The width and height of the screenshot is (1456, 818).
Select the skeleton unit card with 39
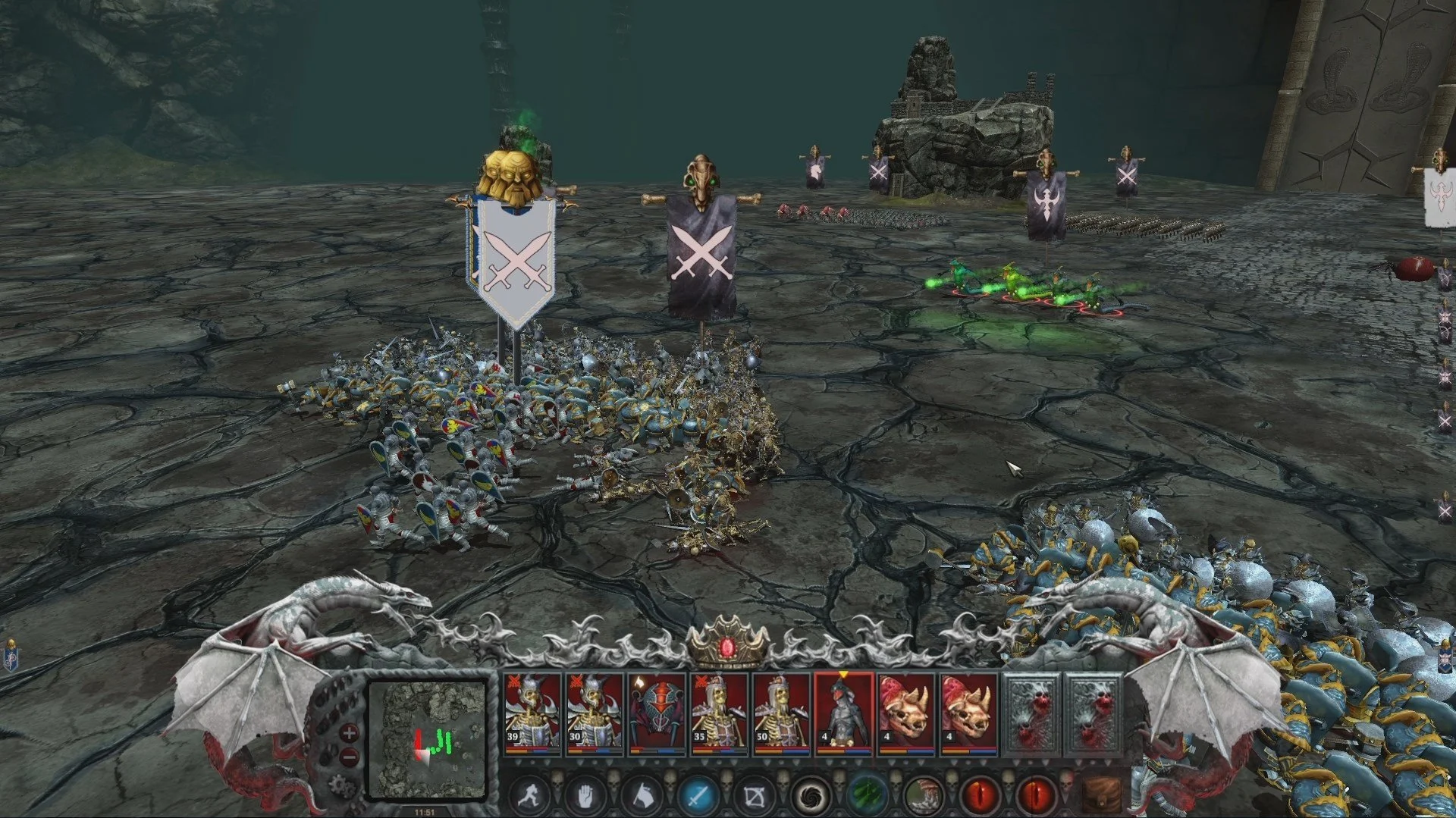[532, 714]
